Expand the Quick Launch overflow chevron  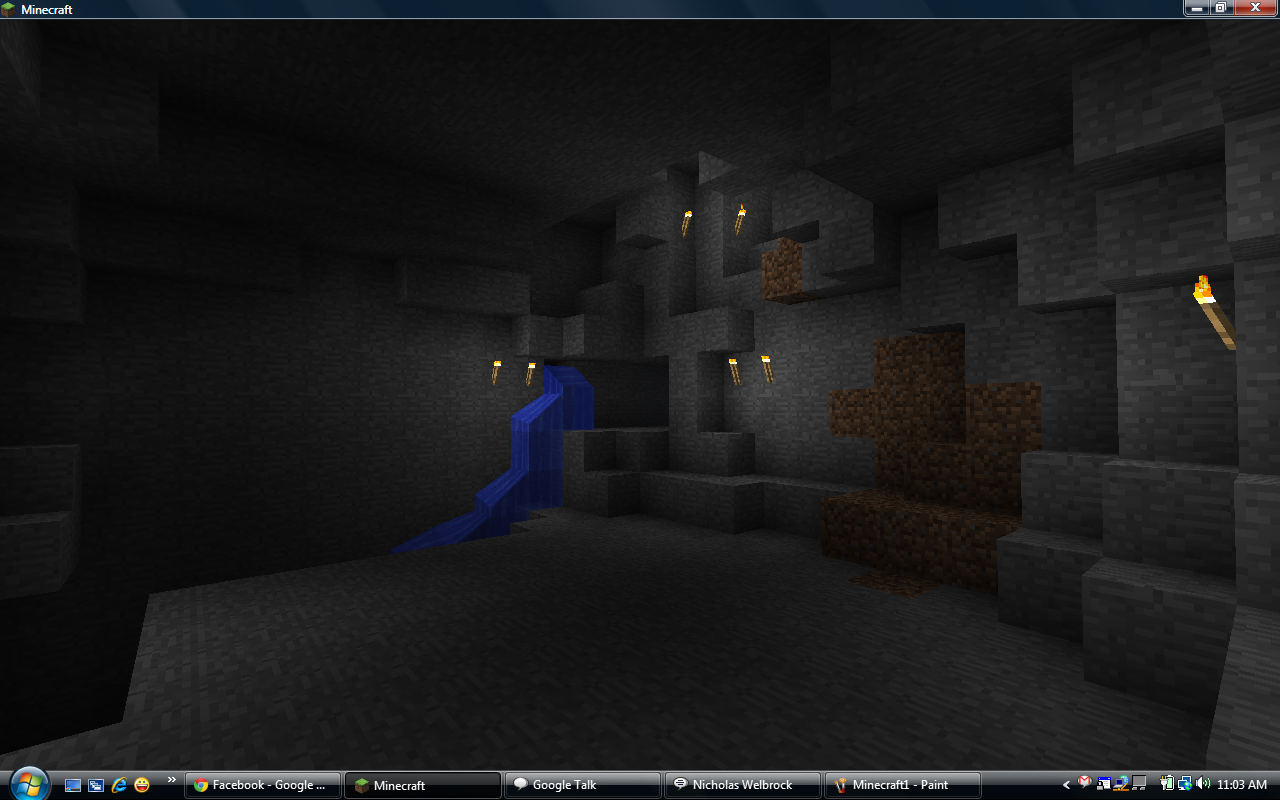click(x=171, y=780)
